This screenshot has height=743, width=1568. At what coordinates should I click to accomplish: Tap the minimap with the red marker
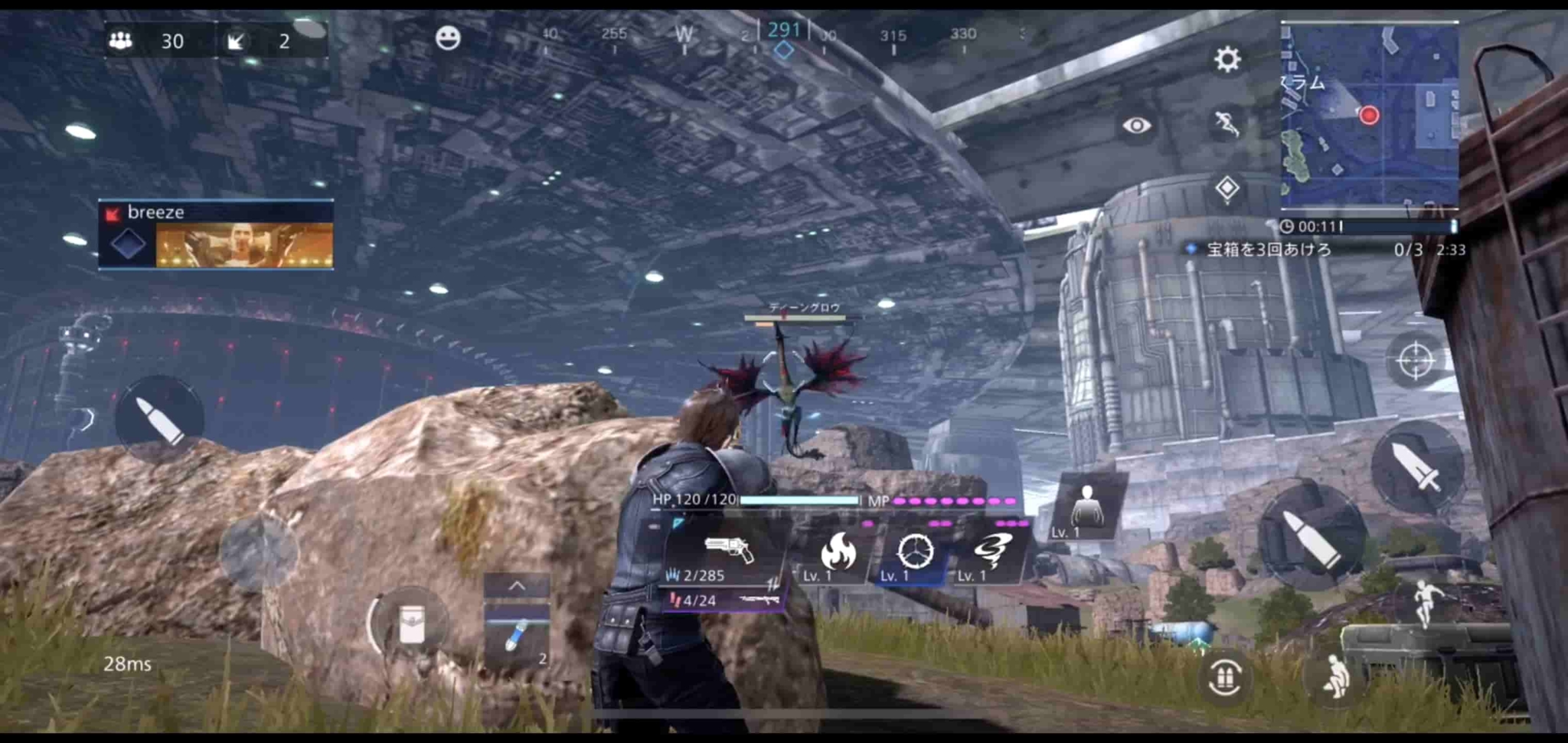point(1370,115)
